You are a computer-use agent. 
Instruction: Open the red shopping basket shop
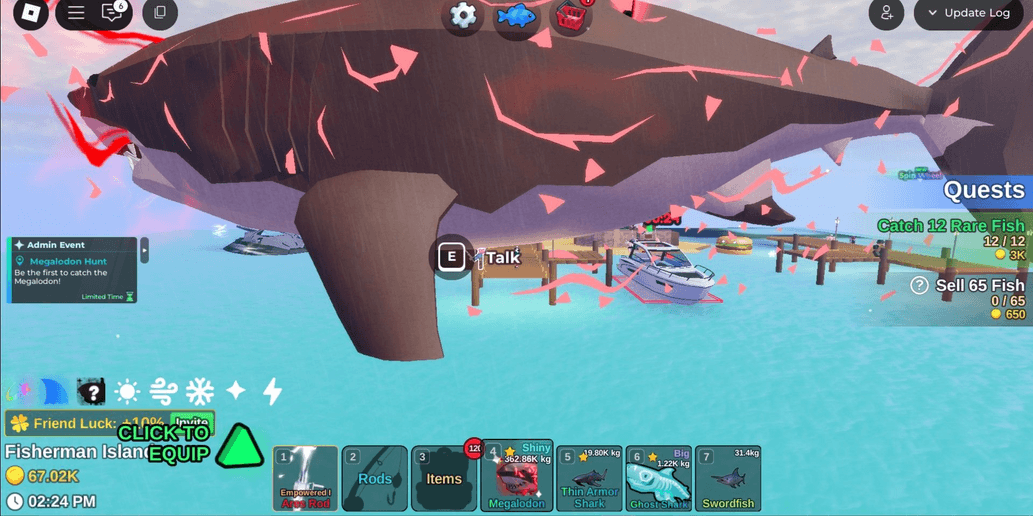[572, 17]
